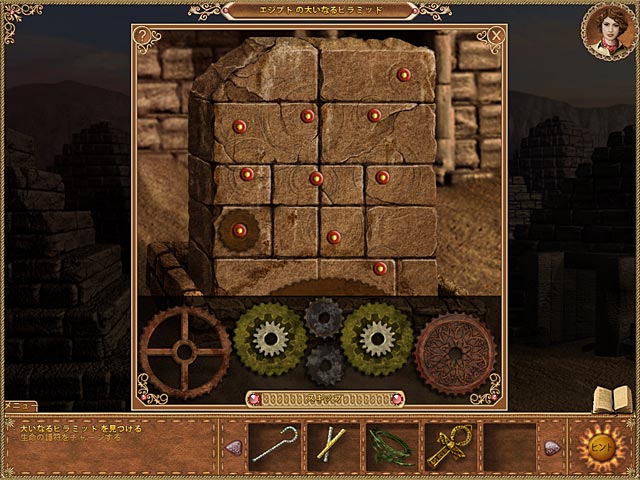Skip the puzzle with the スキップ button
This screenshot has width=640, height=480.
pyautogui.click(x=320, y=398)
